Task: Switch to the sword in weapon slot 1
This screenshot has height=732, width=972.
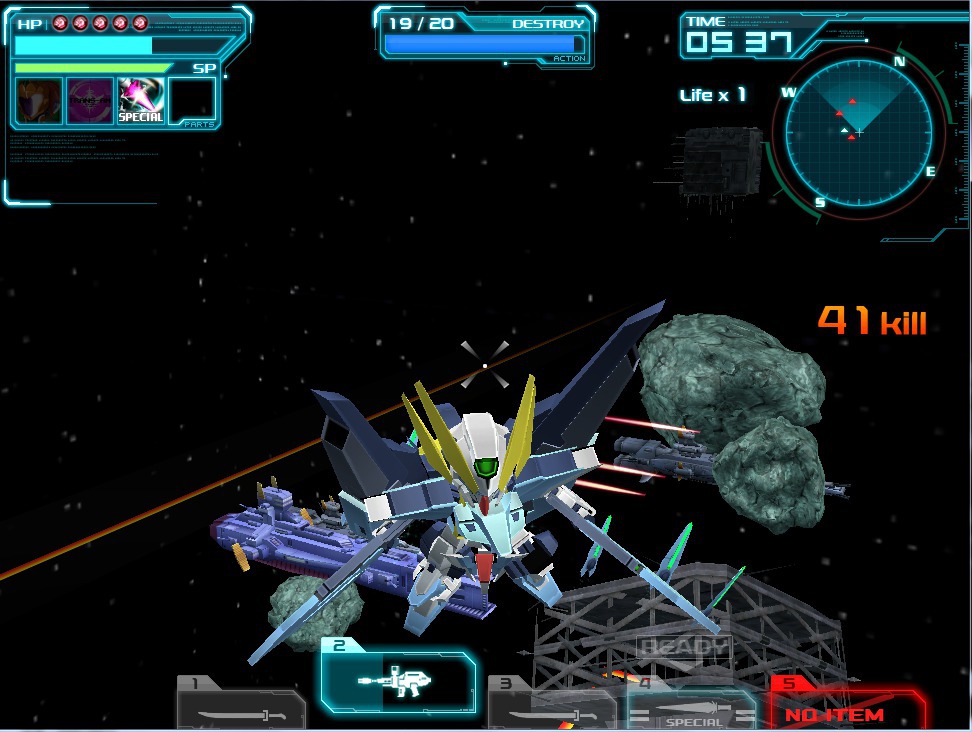Action: 240,709
